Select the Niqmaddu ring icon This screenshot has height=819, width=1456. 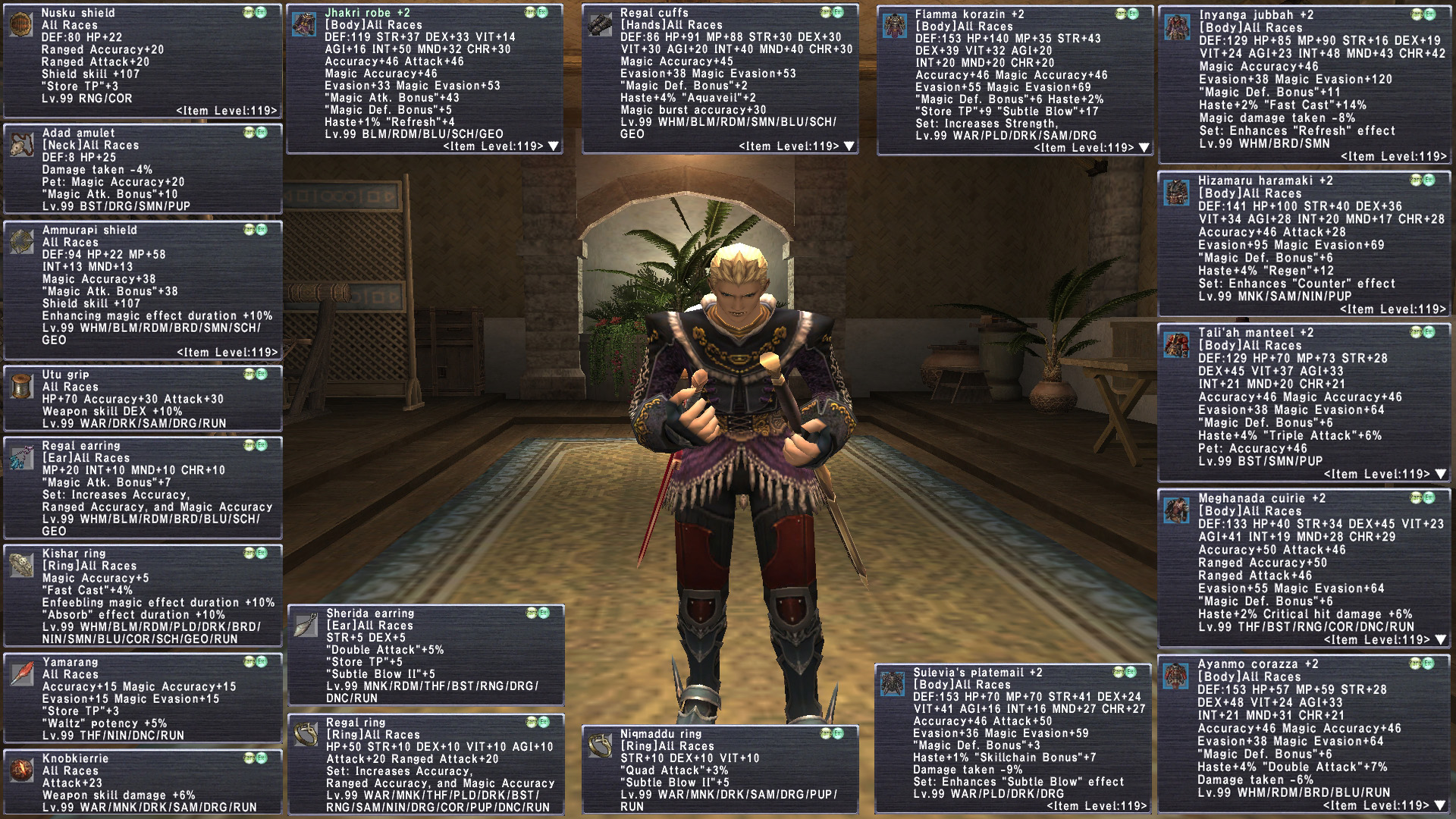click(600, 746)
